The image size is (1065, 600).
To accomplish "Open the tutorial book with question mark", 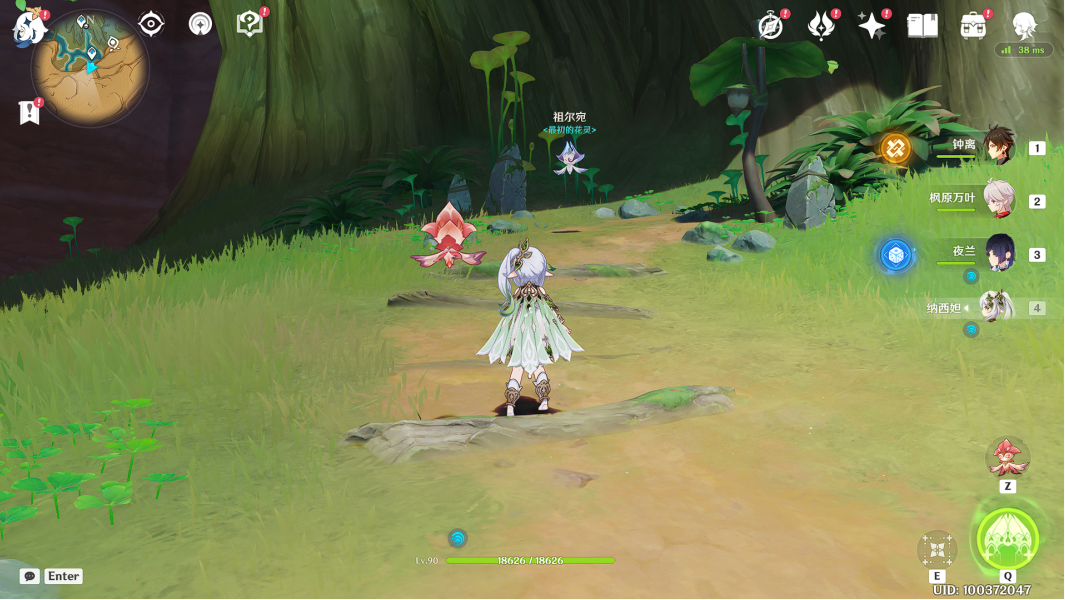I will click(x=250, y=24).
